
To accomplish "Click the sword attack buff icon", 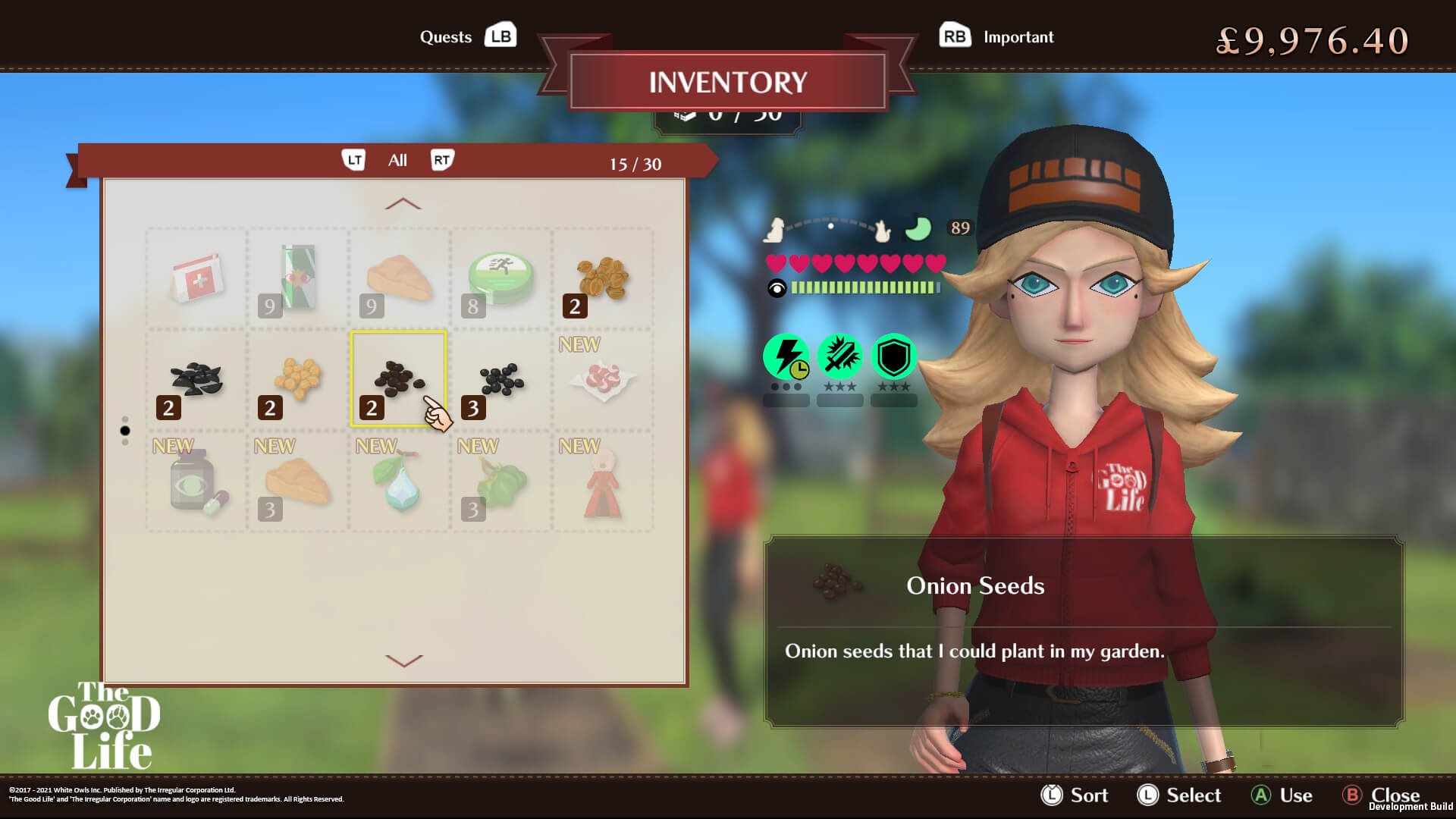I will (x=839, y=356).
